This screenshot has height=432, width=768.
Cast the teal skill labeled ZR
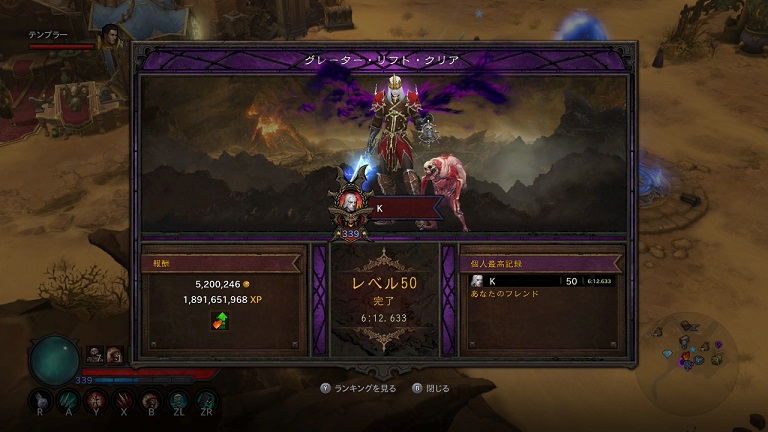[x=207, y=397]
